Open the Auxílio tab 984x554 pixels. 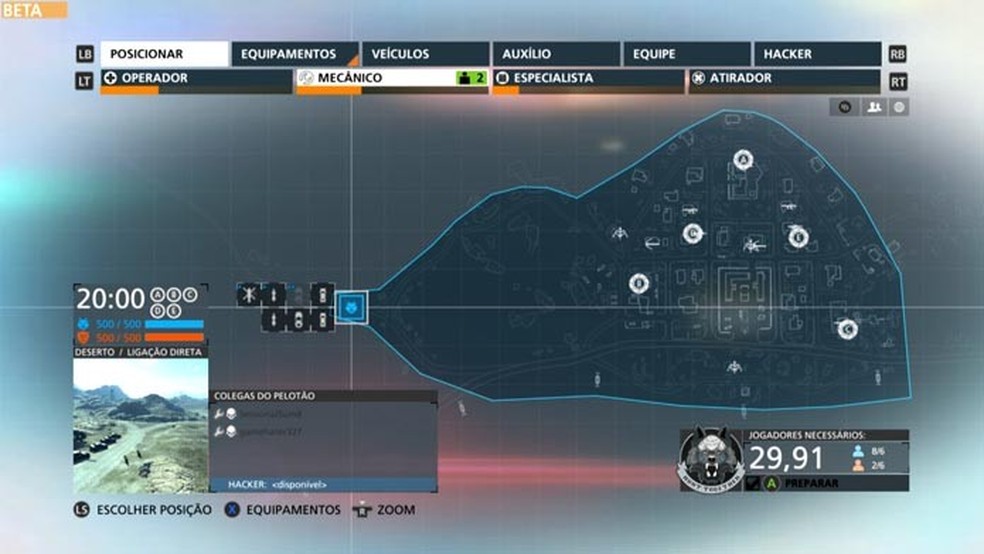tap(556, 54)
